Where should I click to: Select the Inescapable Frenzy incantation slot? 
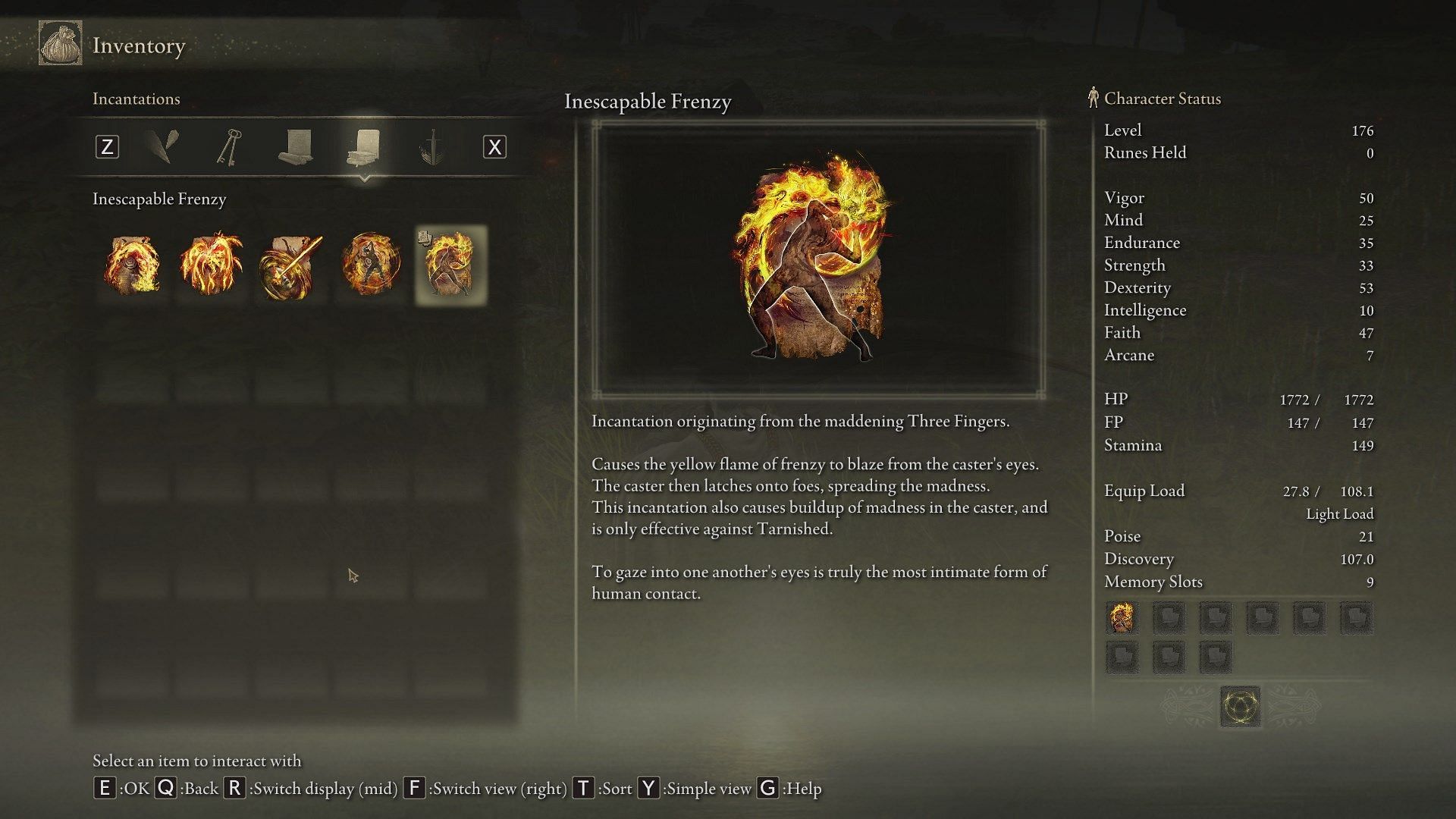[x=450, y=265]
